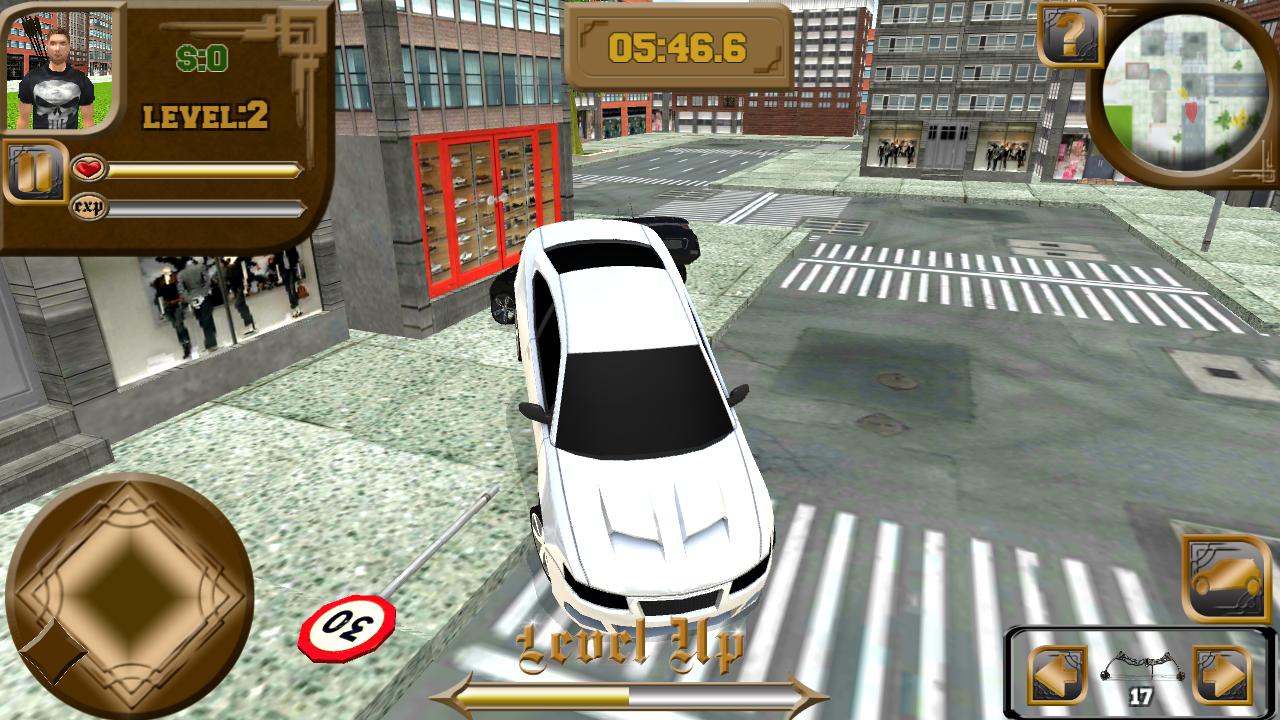Tap the ammo count showing 17
Viewport: 1280px width, 720px height.
click(x=1142, y=692)
